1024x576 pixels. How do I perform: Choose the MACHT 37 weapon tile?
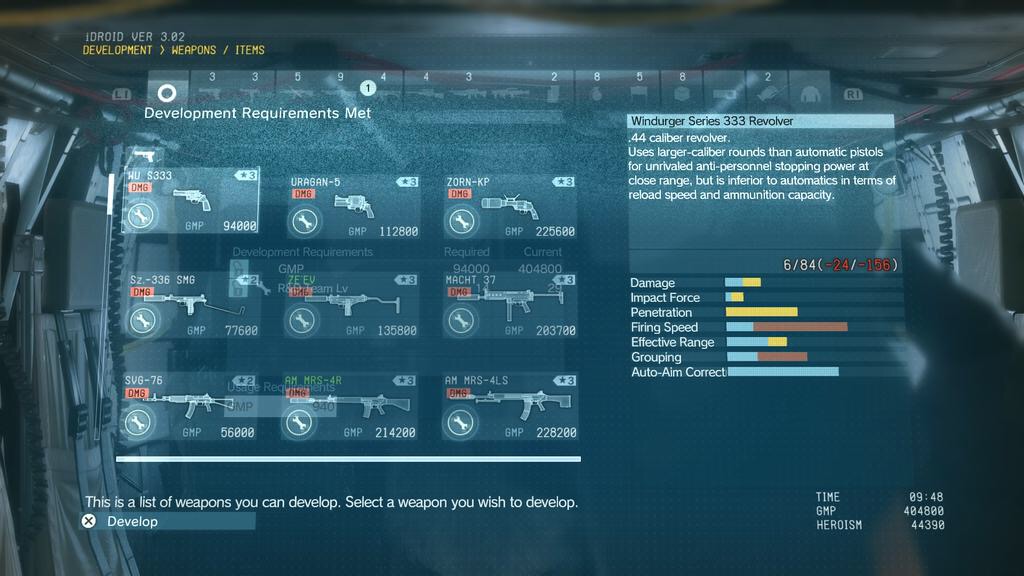point(510,305)
